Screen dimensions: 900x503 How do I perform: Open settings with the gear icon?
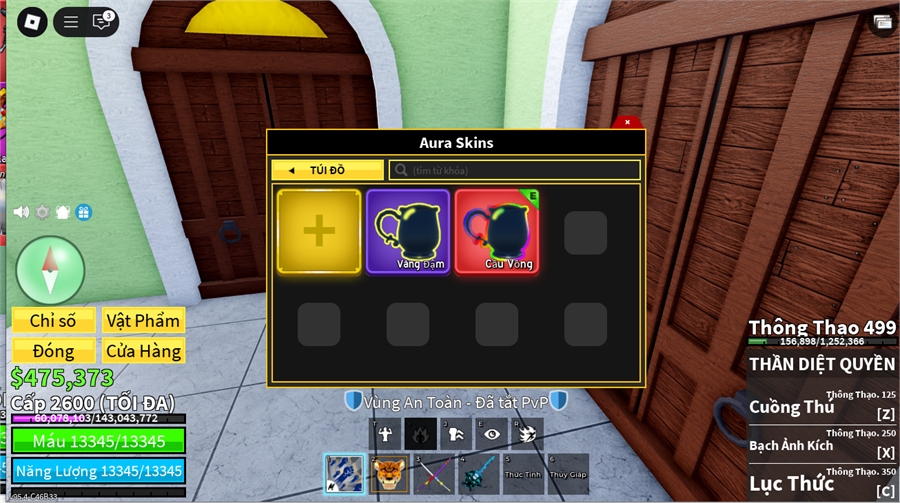pyautogui.click(x=42, y=212)
